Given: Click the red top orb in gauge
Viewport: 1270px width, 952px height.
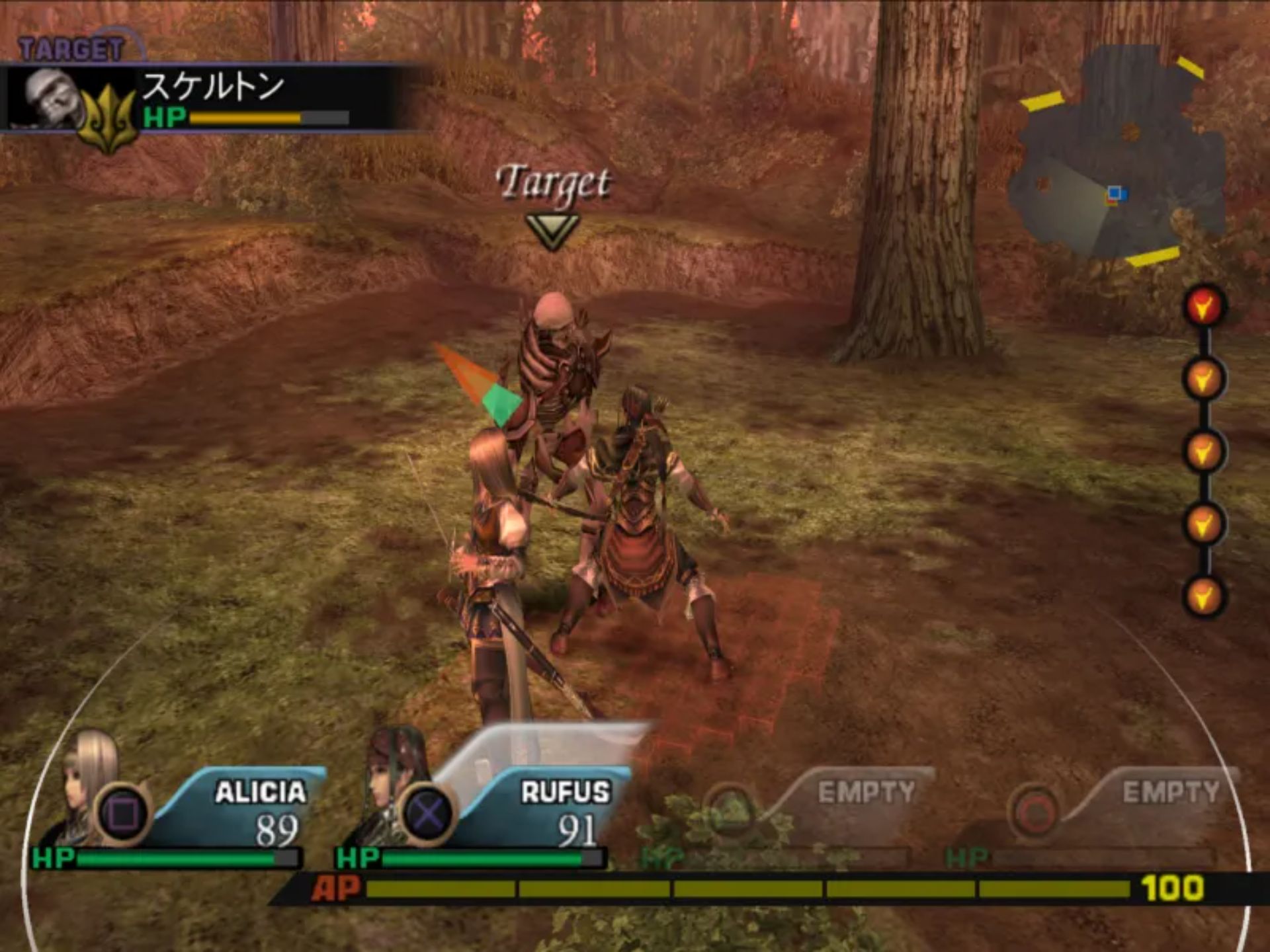Looking at the screenshot, I should 1204,305.
